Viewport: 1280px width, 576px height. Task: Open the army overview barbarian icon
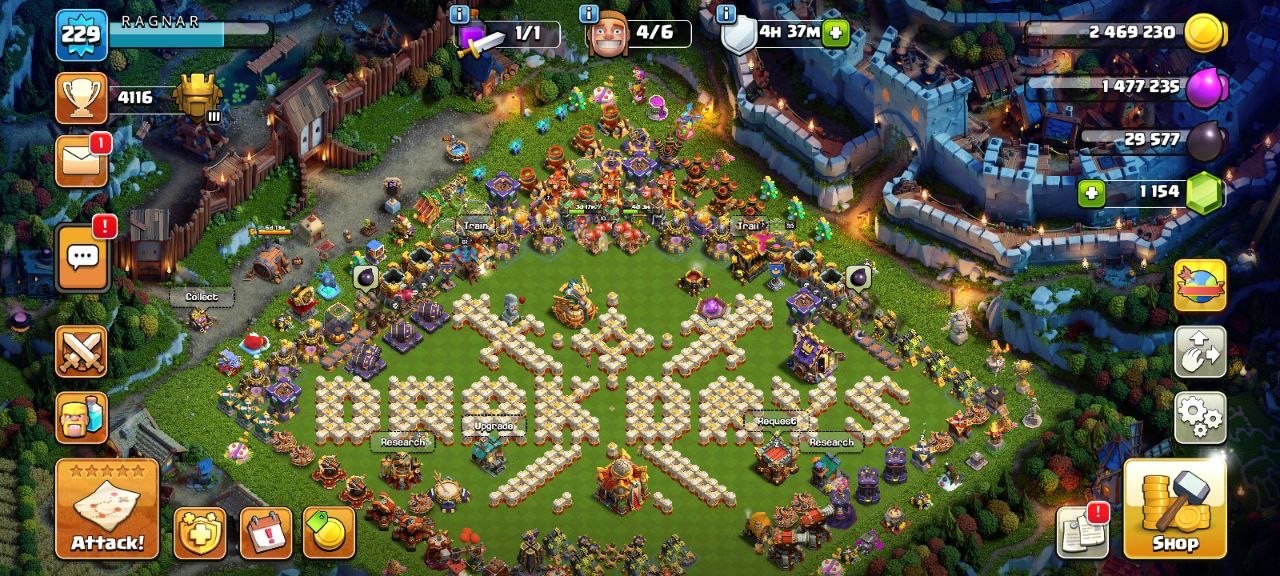click(x=81, y=417)
